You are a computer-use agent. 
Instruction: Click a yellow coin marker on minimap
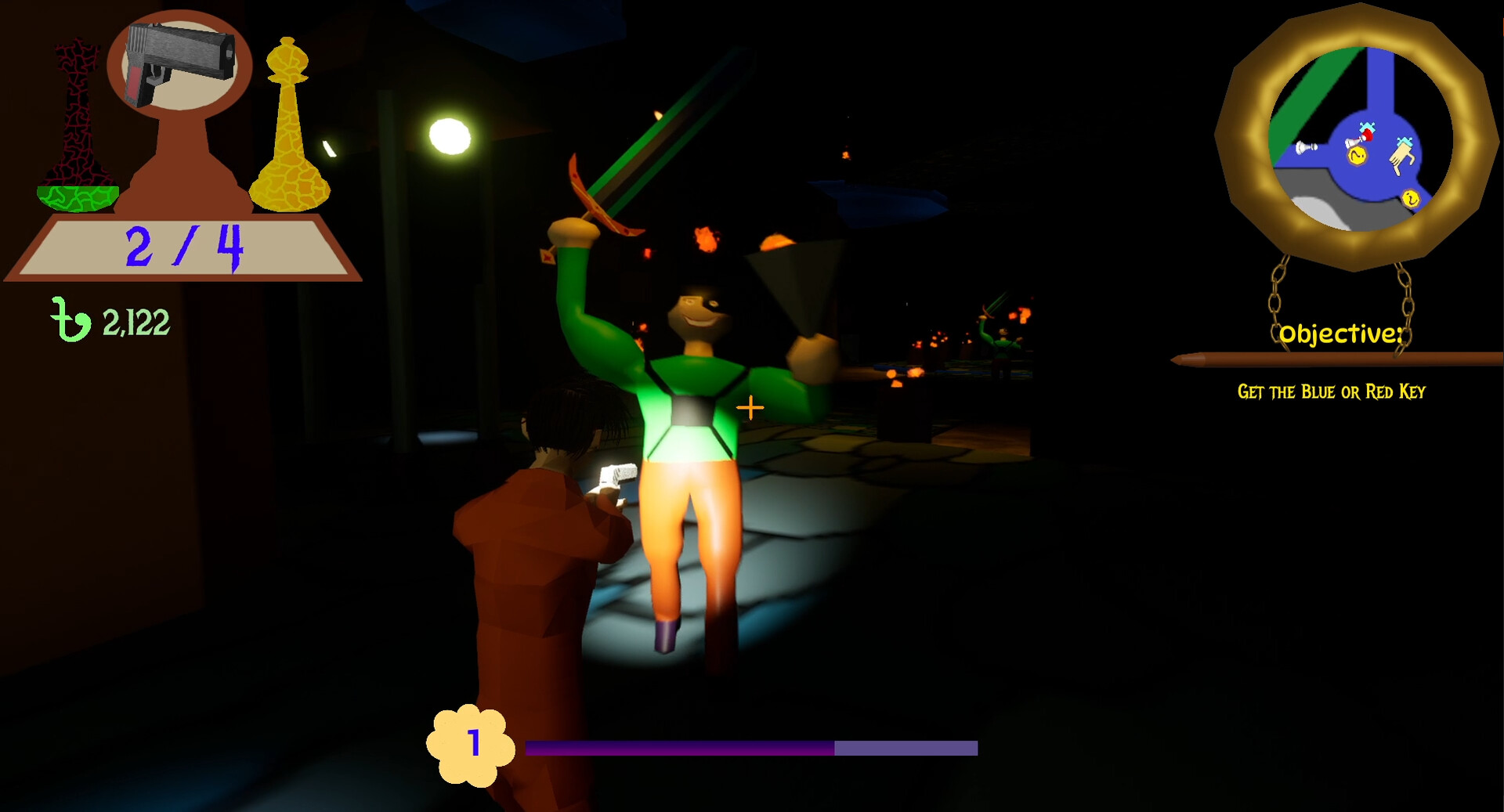coord(1357,156)
